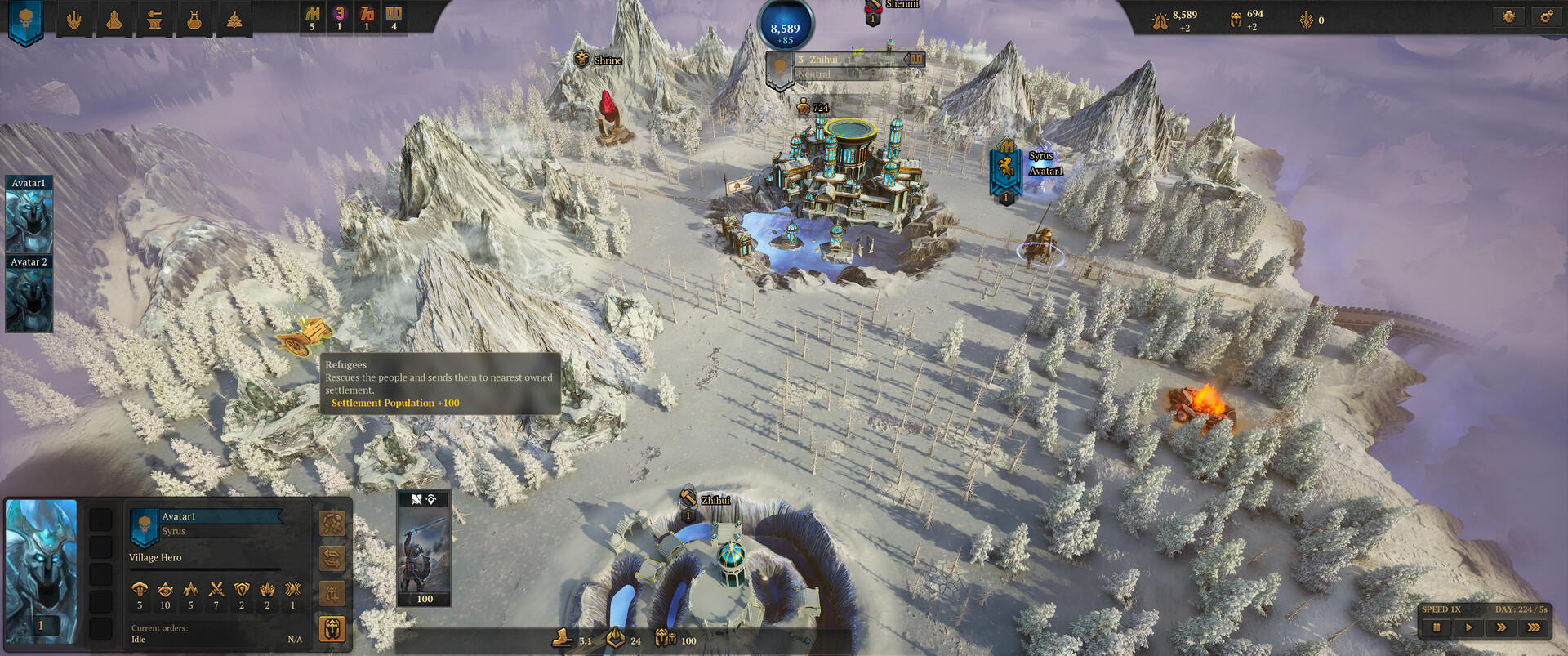The width and height of the screenshot is (1568, 656).
Task: Click the swap arrows button on hero panel
Action: pyautogui.click(x=332, y=558)
